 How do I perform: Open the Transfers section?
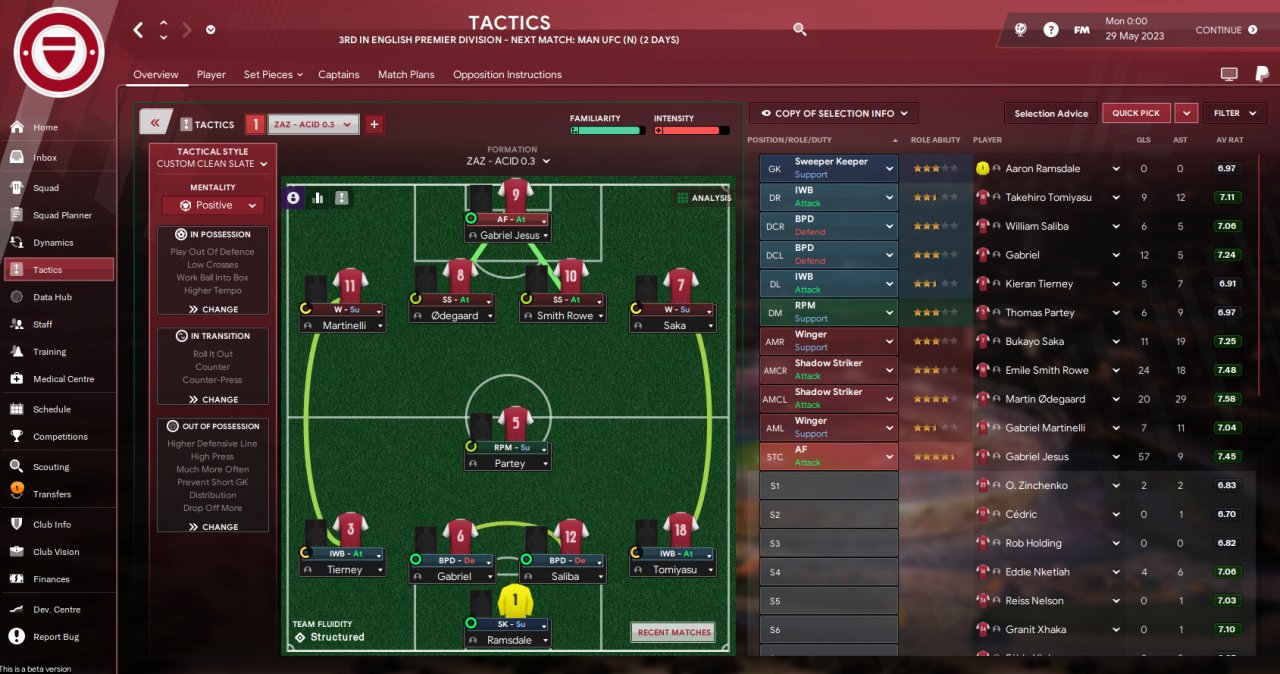pos(52,494)
